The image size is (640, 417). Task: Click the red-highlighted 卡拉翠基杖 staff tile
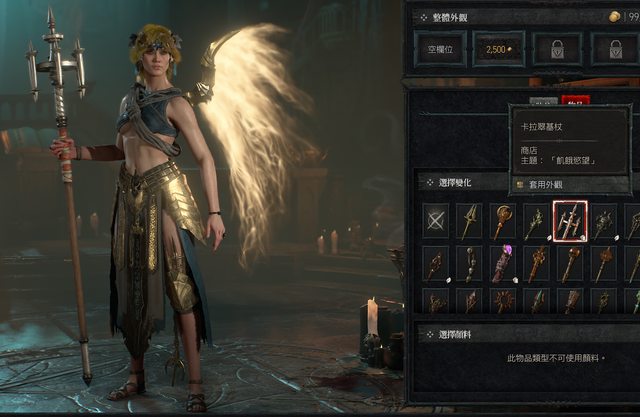(570, 221)
